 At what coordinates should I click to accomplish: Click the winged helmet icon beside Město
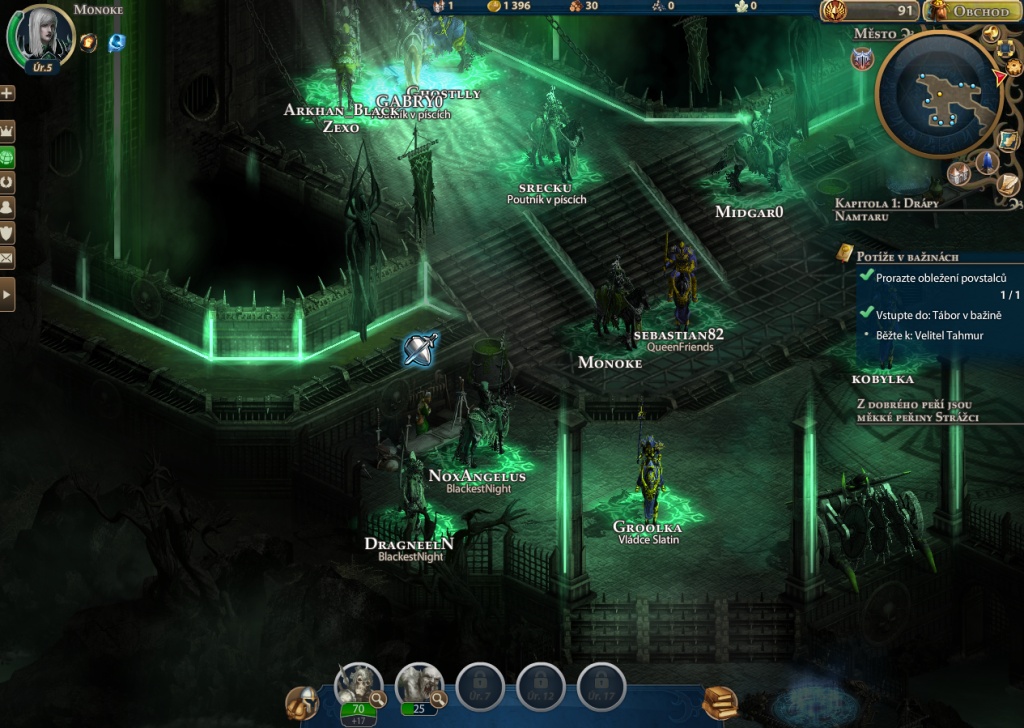(x=863, y=60)
